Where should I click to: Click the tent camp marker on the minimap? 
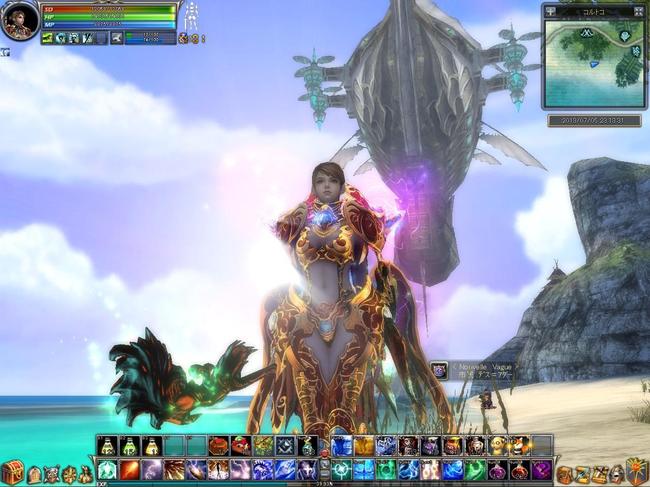click(x=586, y=33)
